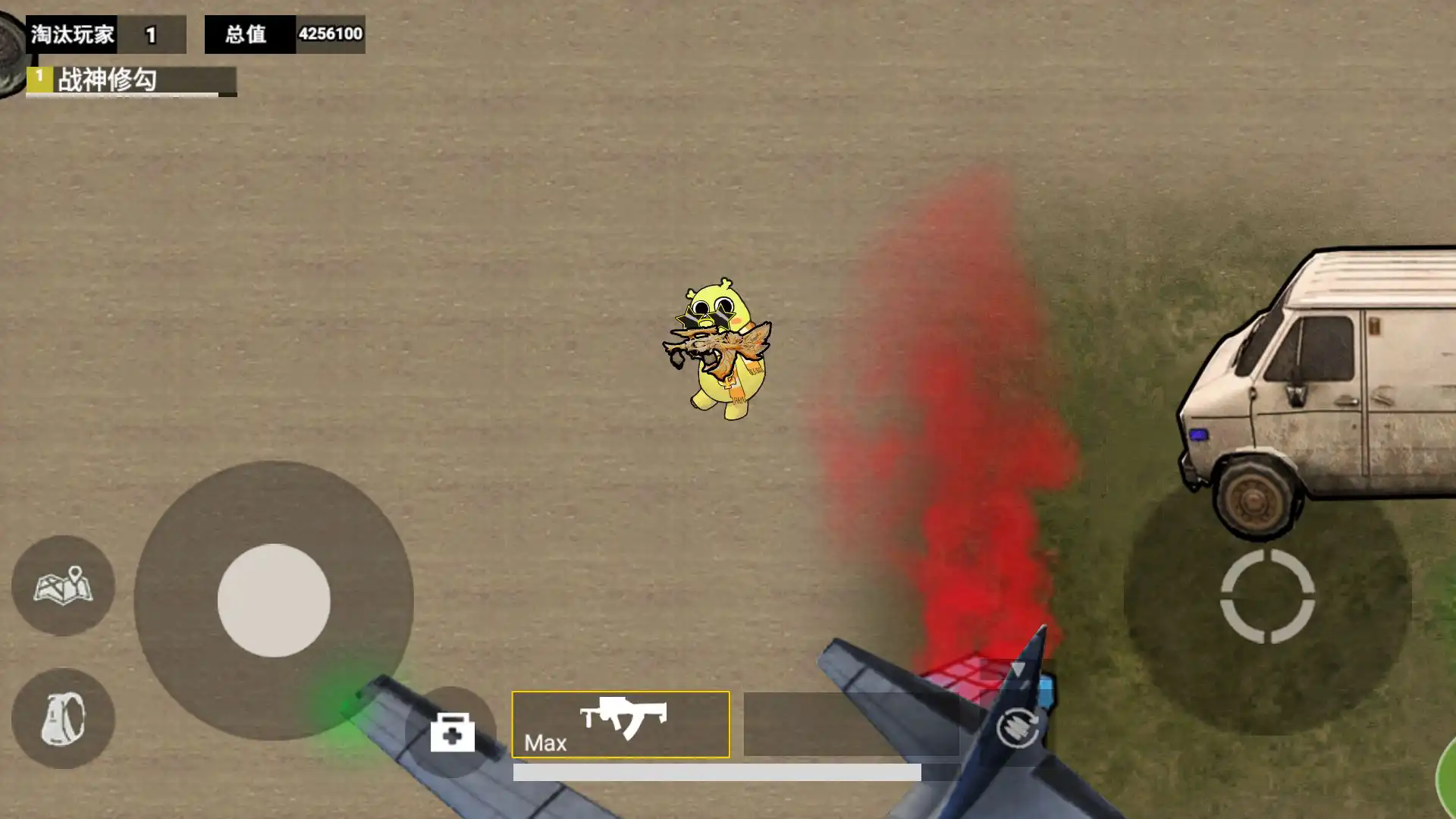This screenshot has width=1456, height=819.
Task: Select the rifle weapon slot labeled Max
Action: 620,724
